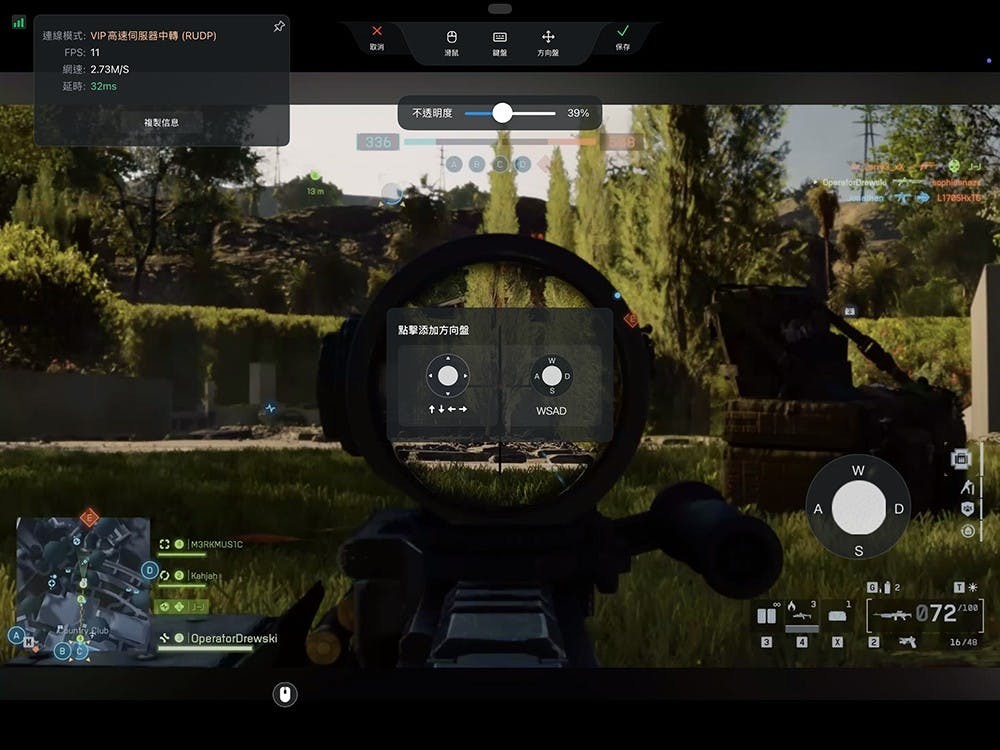Screen dimensions: 1000x750
Task: Cancel the control layout editing
Action: click(376, 38)
